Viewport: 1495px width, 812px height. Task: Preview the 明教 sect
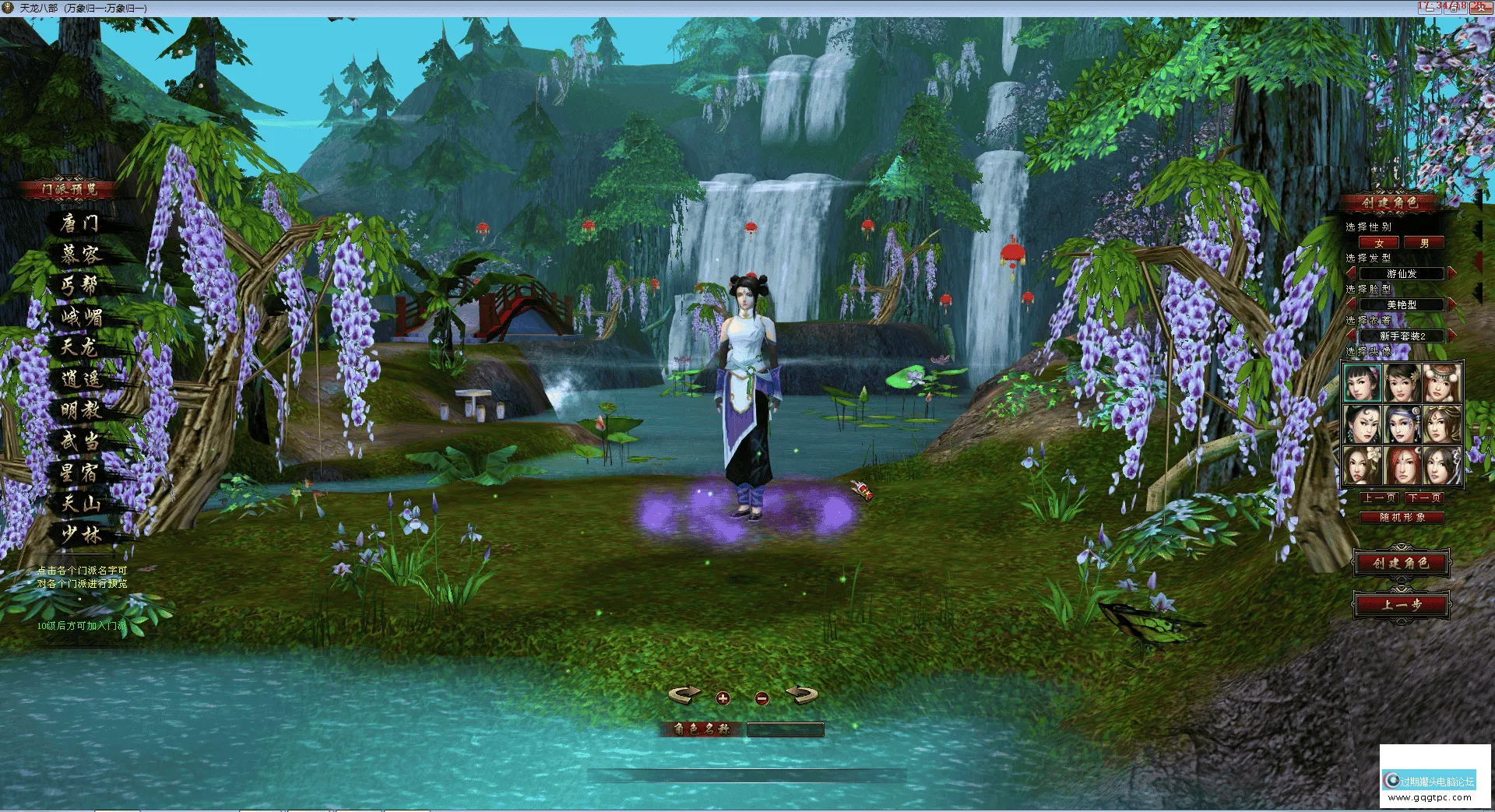(82, 410)
